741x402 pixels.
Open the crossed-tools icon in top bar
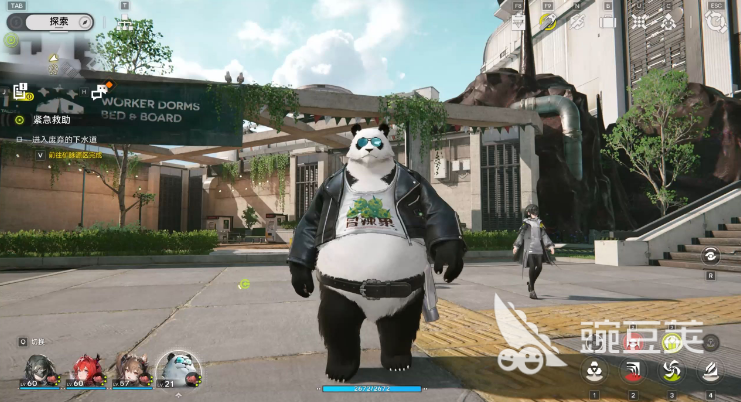coord(578,21)
